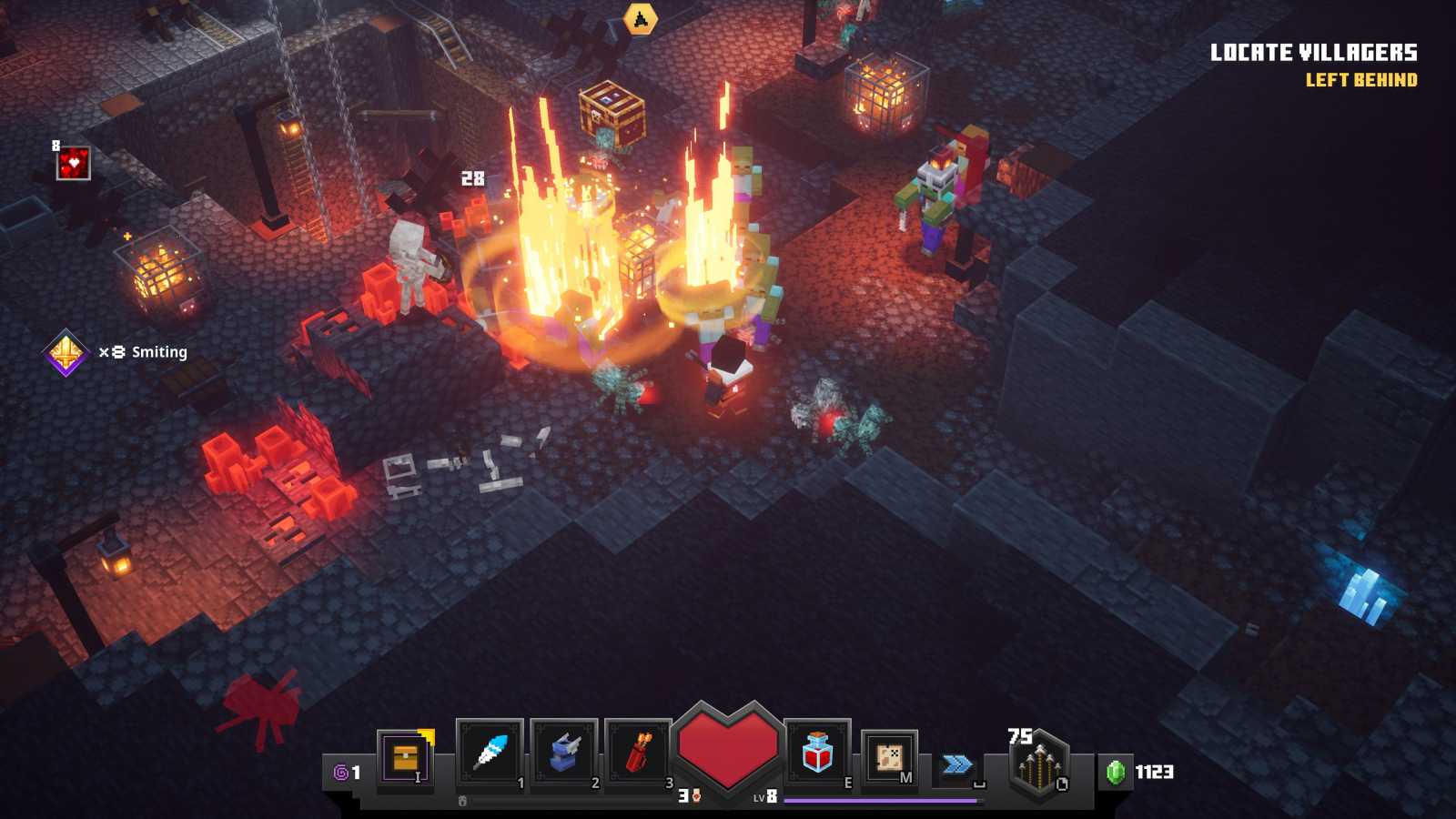The image size is (1456, 819).
Task: Click the LOCATE VILLAGERS objective text
Action: click(1314, 53)
